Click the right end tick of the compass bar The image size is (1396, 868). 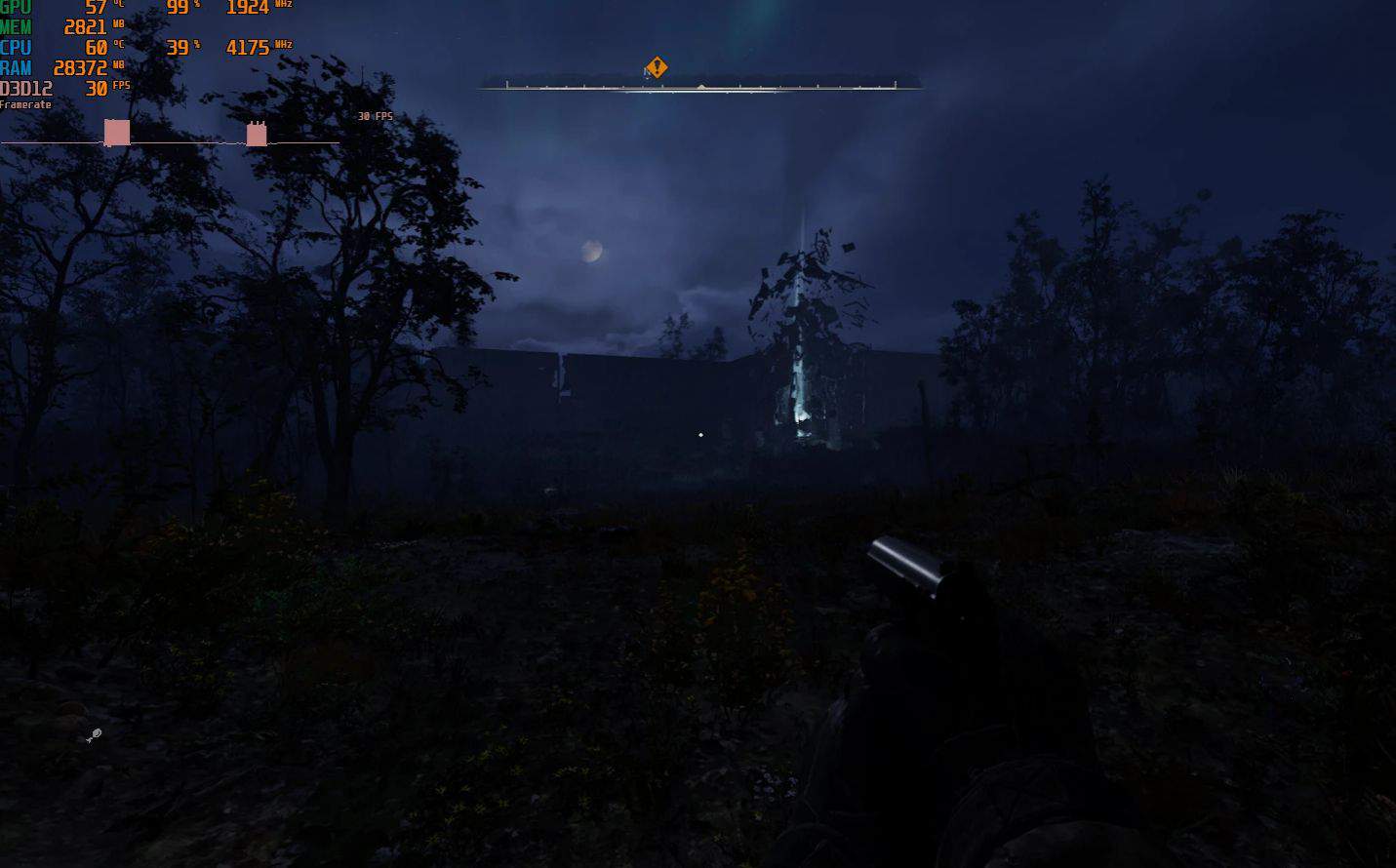[895, 83]
